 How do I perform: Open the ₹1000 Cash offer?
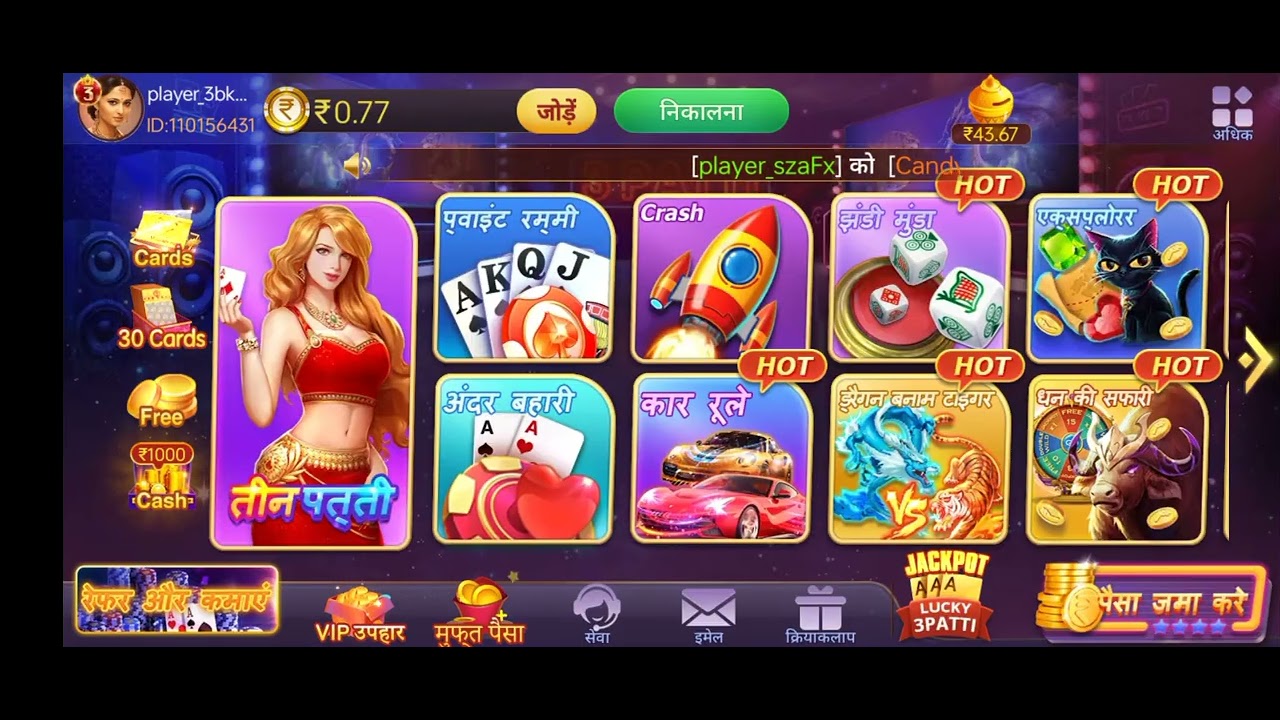[x=163, y=475]
